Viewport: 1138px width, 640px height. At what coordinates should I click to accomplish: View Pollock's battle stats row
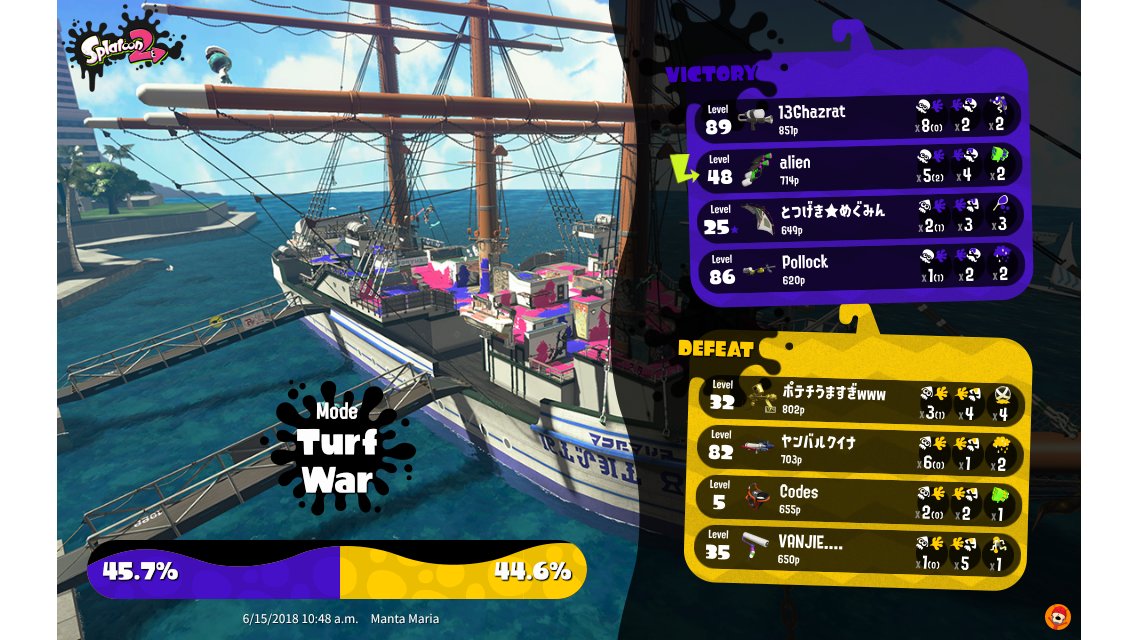click(860, 268)
